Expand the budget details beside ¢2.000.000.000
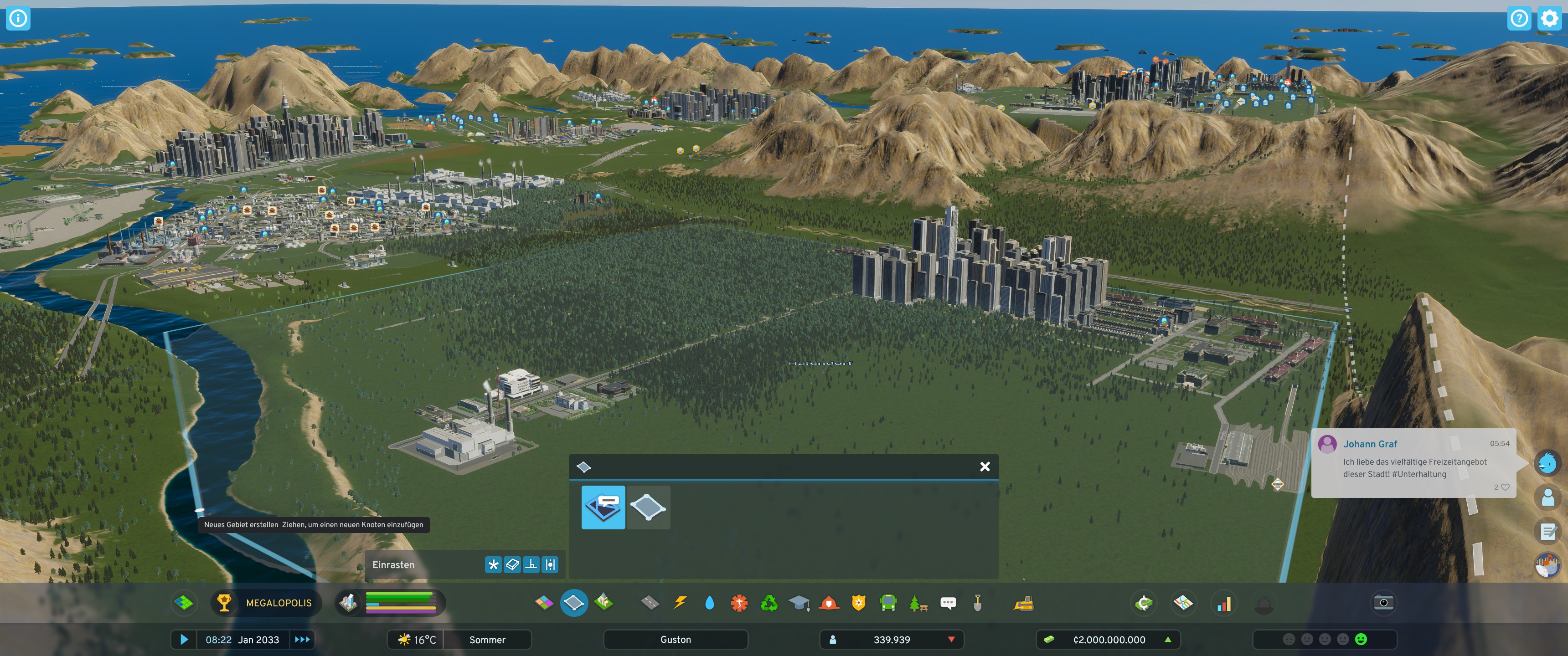The image size is (1568, 656). coord(1167,640)
